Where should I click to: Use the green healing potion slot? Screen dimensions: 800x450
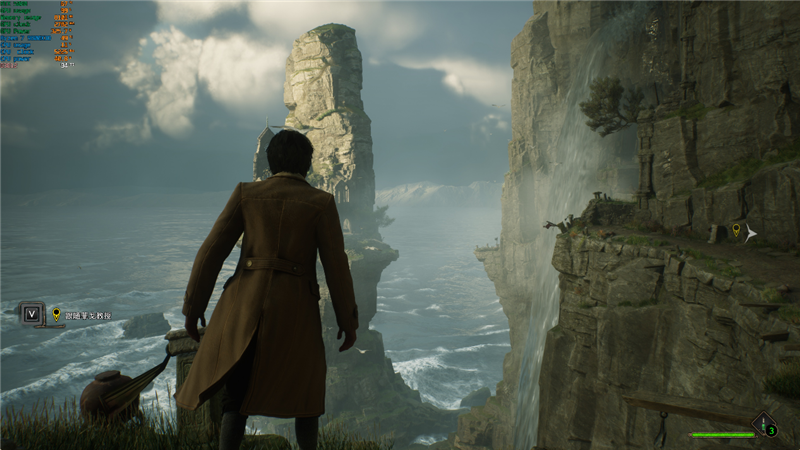pyautogui.click(x=765, y=426)
